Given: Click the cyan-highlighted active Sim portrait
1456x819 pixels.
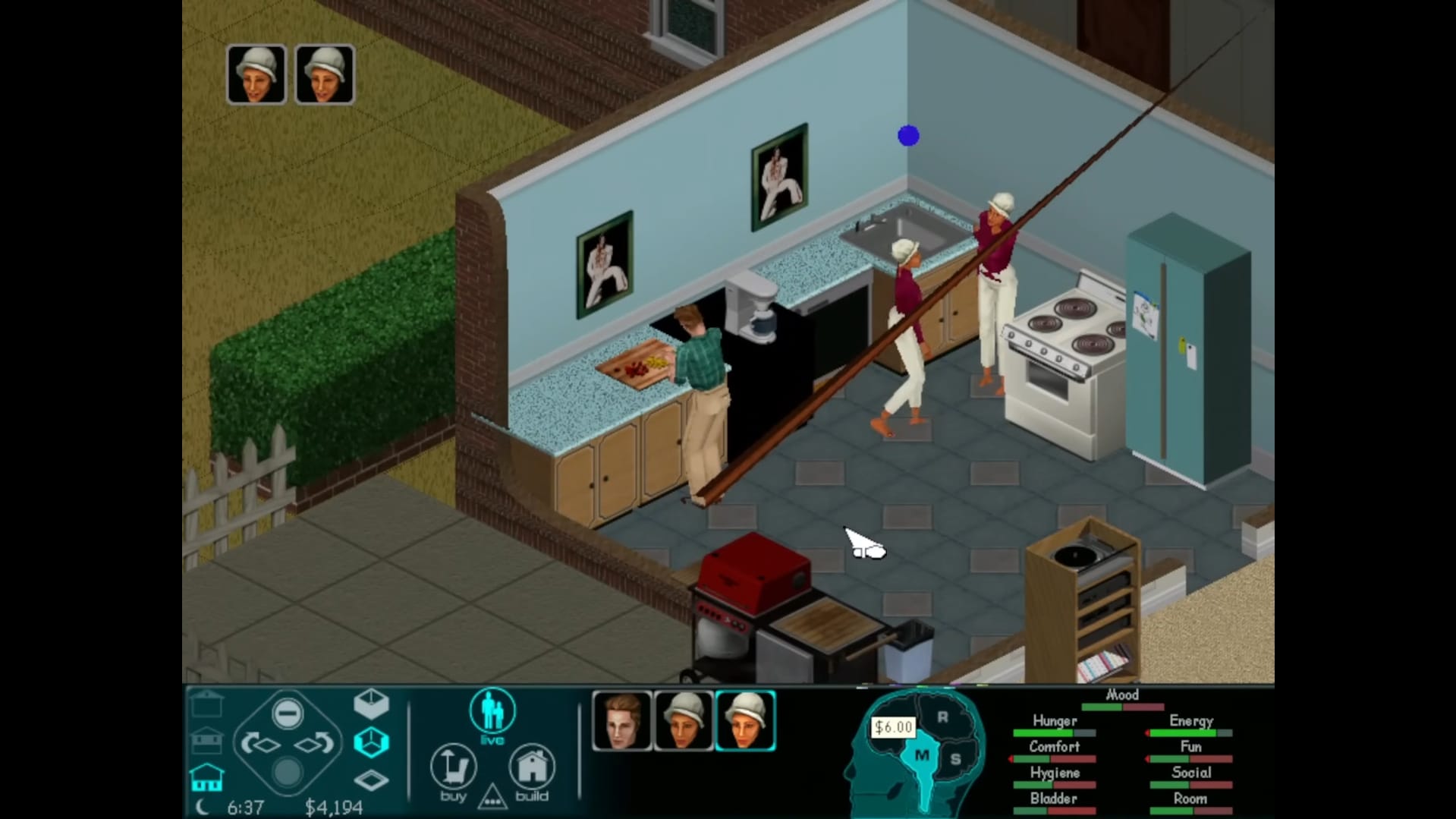Looking at the screenshot, I should (x=745, y=720).
